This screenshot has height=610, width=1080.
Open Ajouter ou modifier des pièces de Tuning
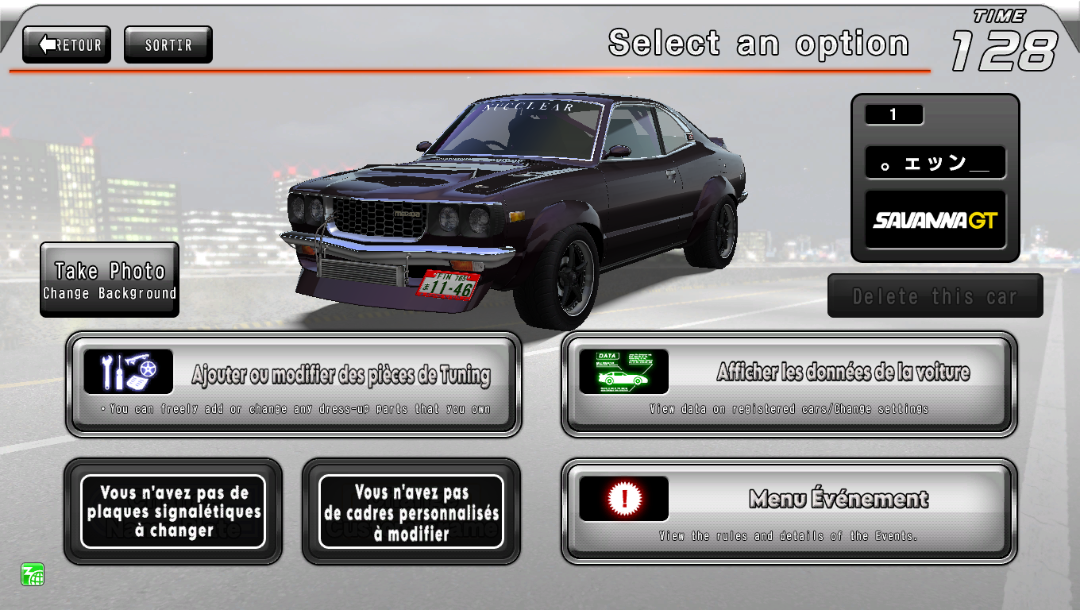293,385
